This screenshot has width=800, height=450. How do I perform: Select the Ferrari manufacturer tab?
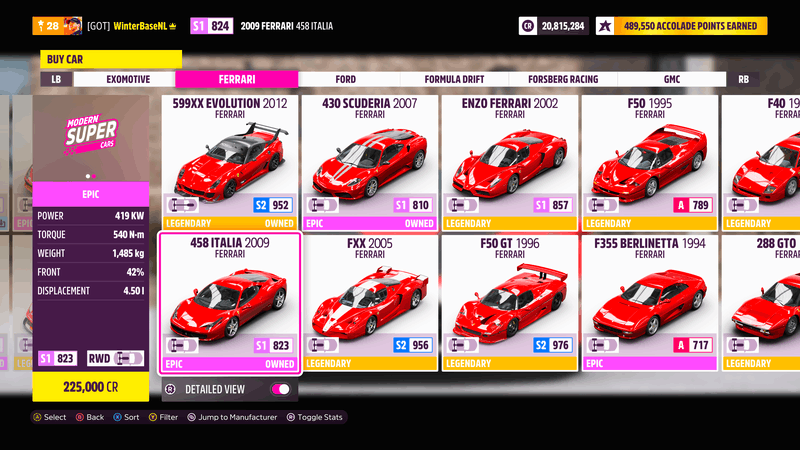click(x=236, y=79)
